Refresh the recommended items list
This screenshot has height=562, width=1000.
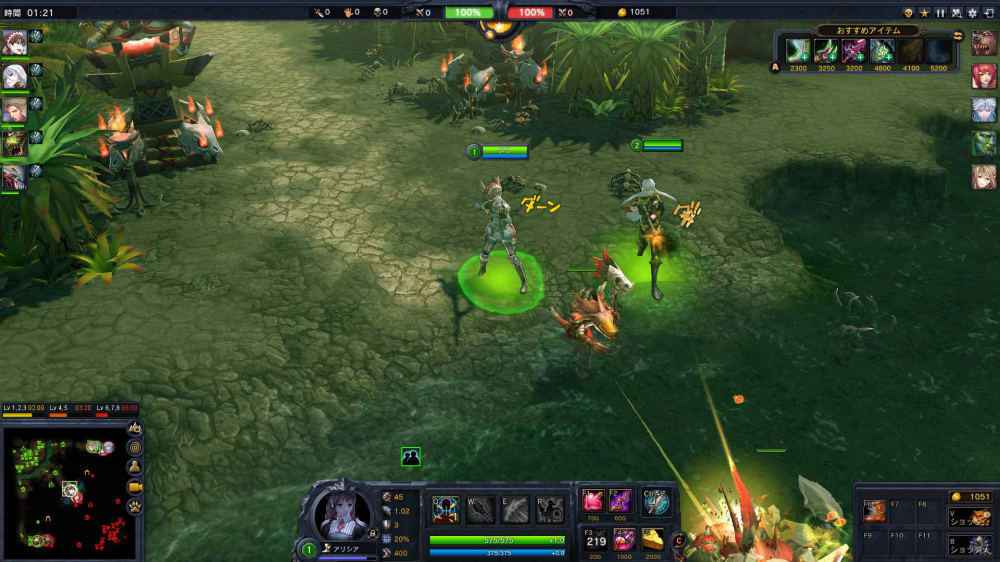pyautogui.click(x=958, y=37)
